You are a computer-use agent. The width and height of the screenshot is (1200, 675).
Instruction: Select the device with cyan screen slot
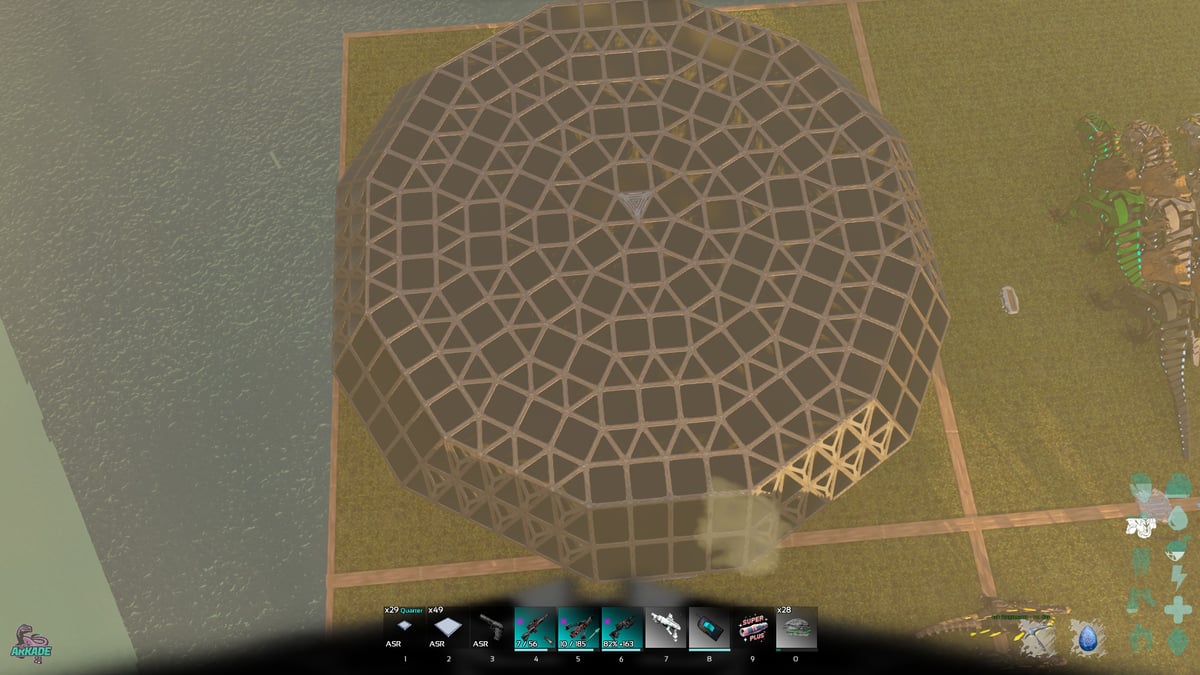click(709, 628)
